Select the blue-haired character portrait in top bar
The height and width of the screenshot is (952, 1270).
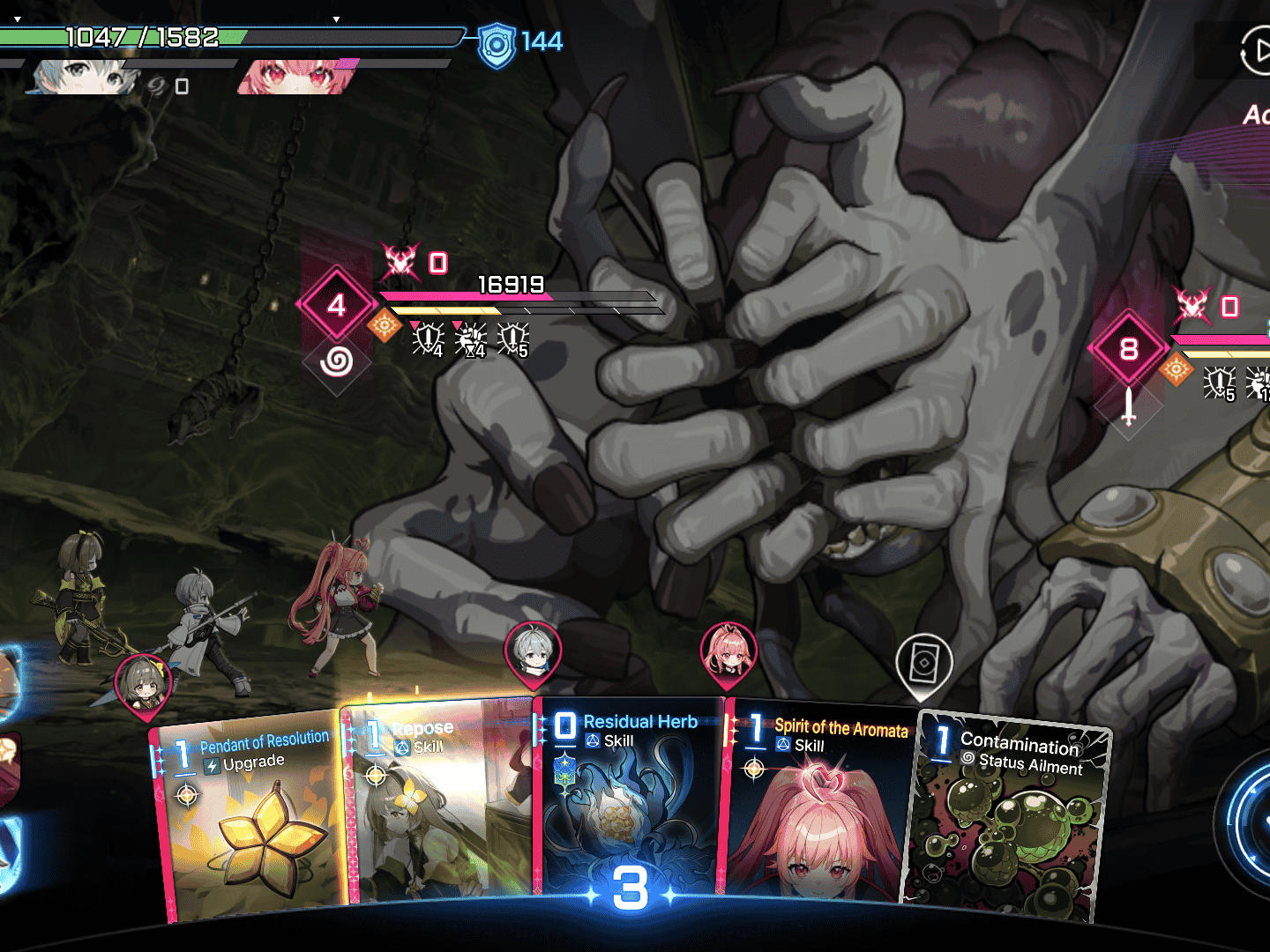click(x=84, y=77)
